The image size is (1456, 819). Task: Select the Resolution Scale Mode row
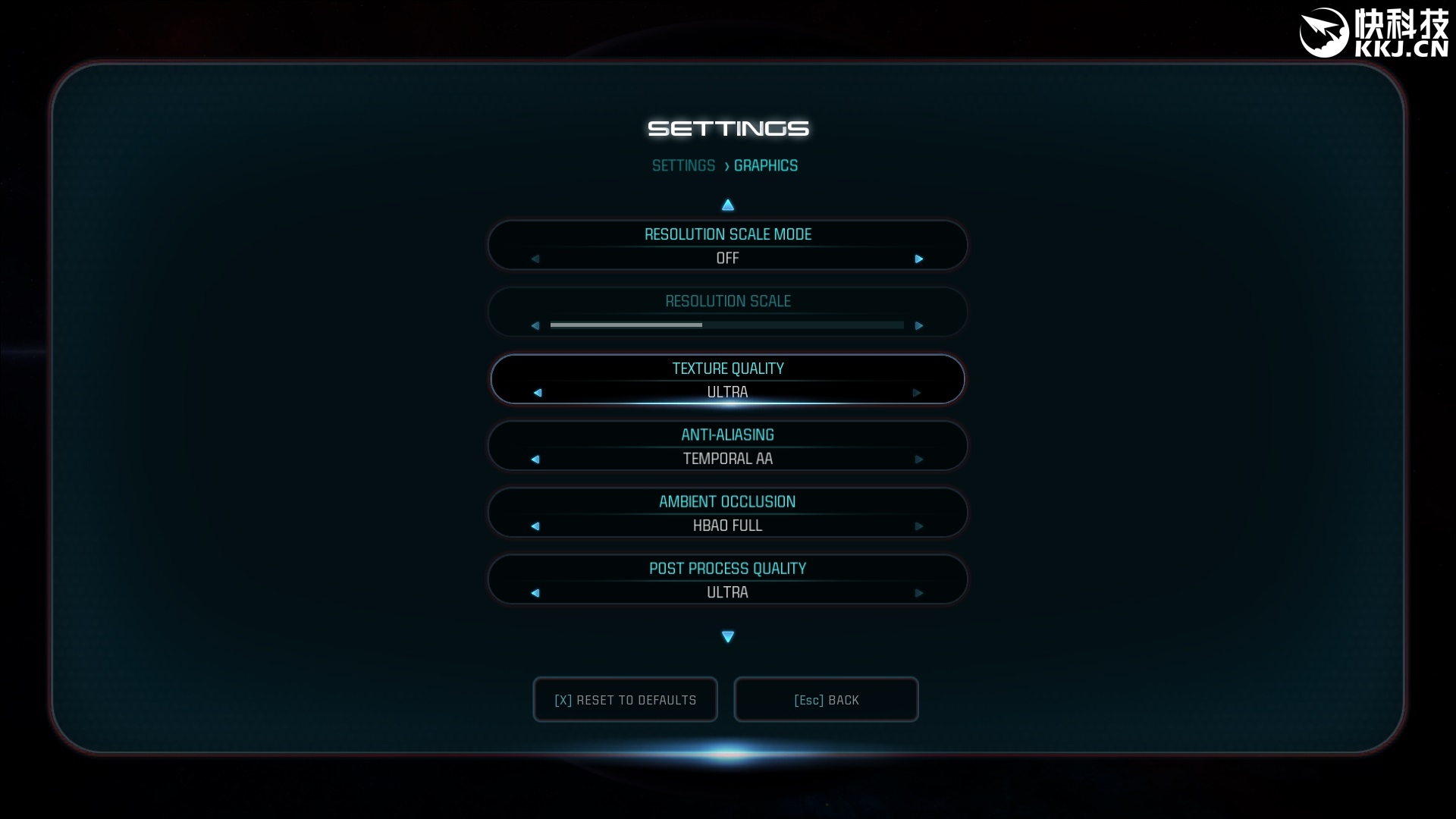(727, 235)
